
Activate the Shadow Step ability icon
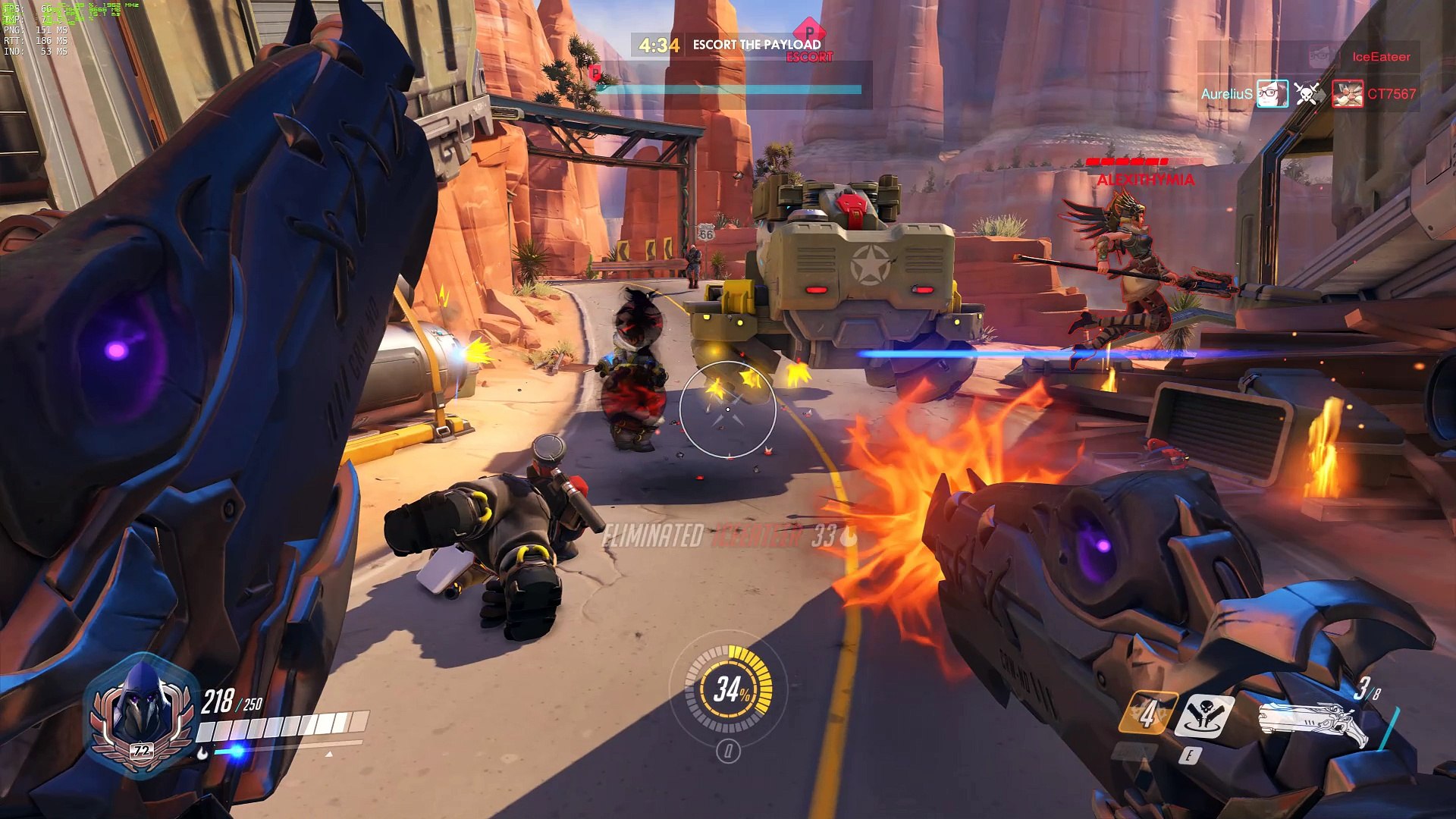[1204, 714]
